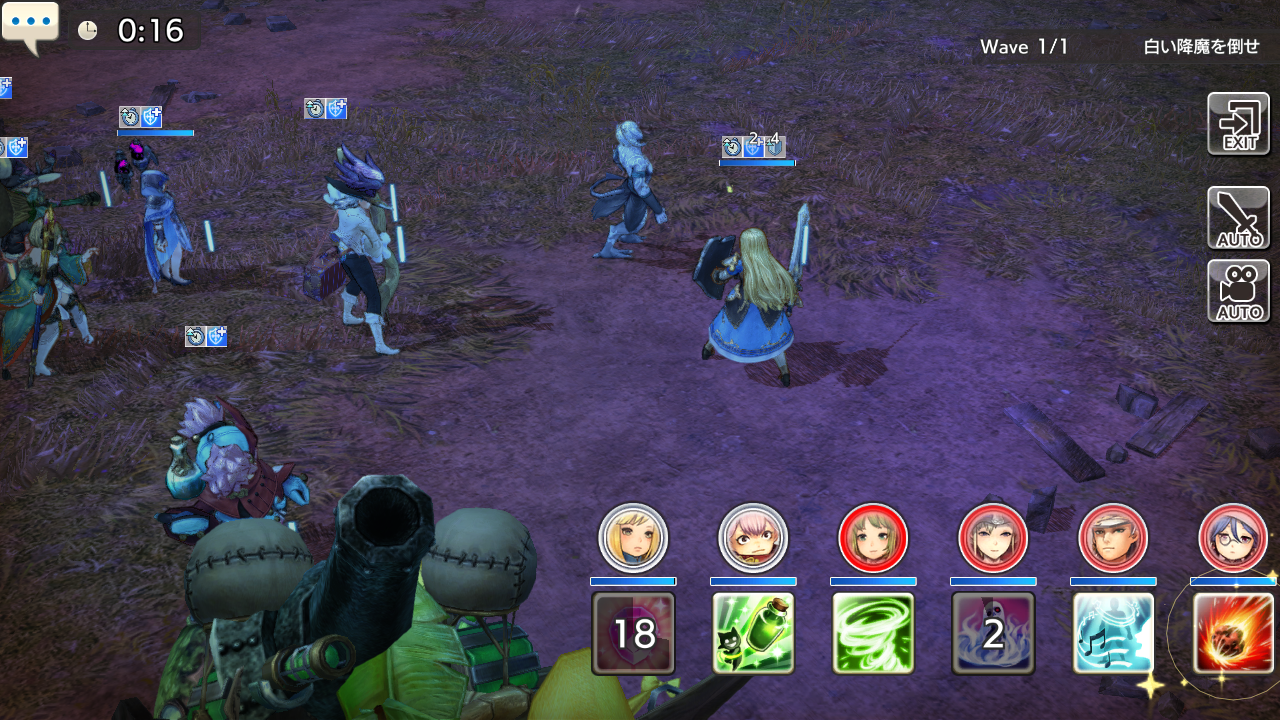Select the capped man character portrait

[x=1113, y=538]
